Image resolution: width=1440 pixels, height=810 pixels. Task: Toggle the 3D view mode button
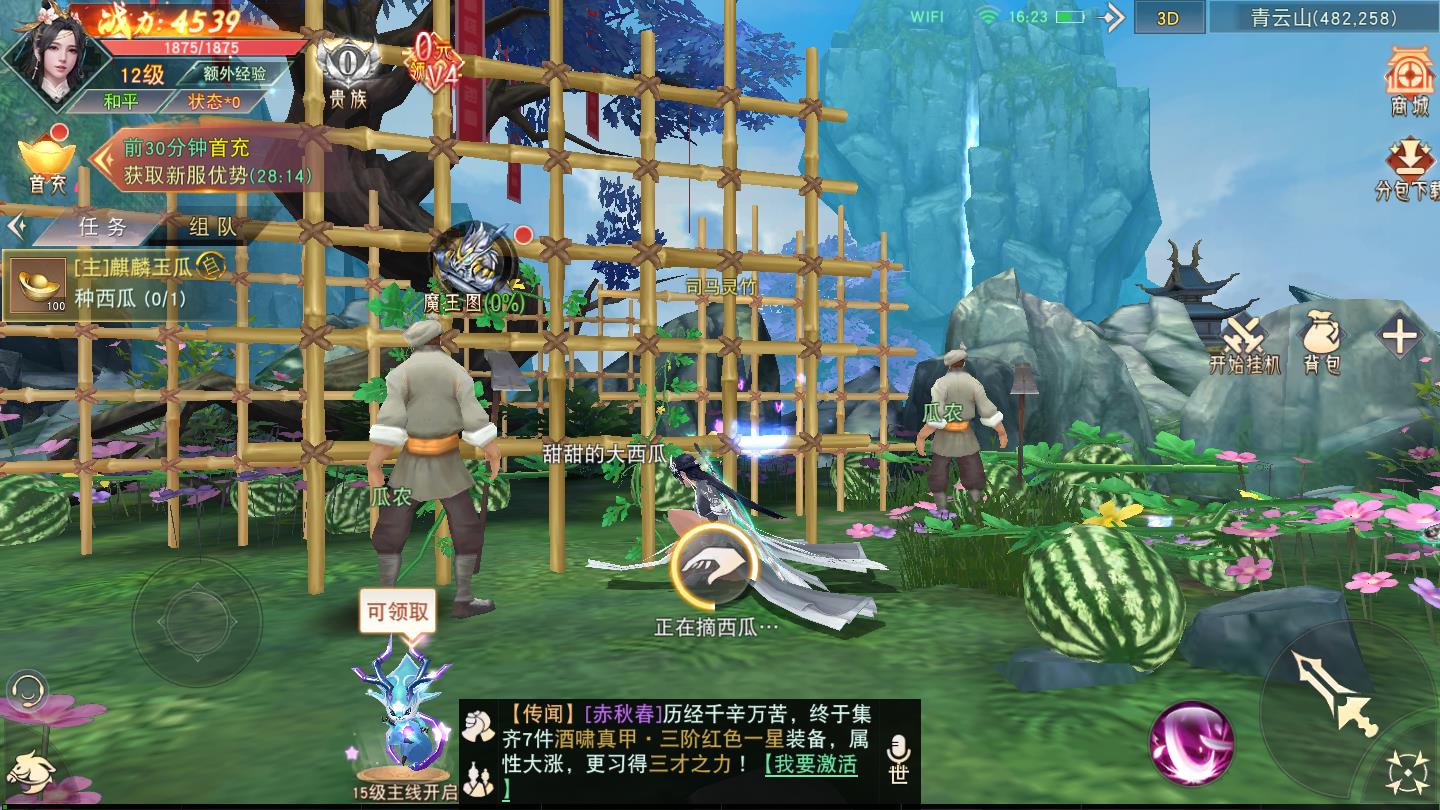pyautogui.click(x=1167, y=18)
